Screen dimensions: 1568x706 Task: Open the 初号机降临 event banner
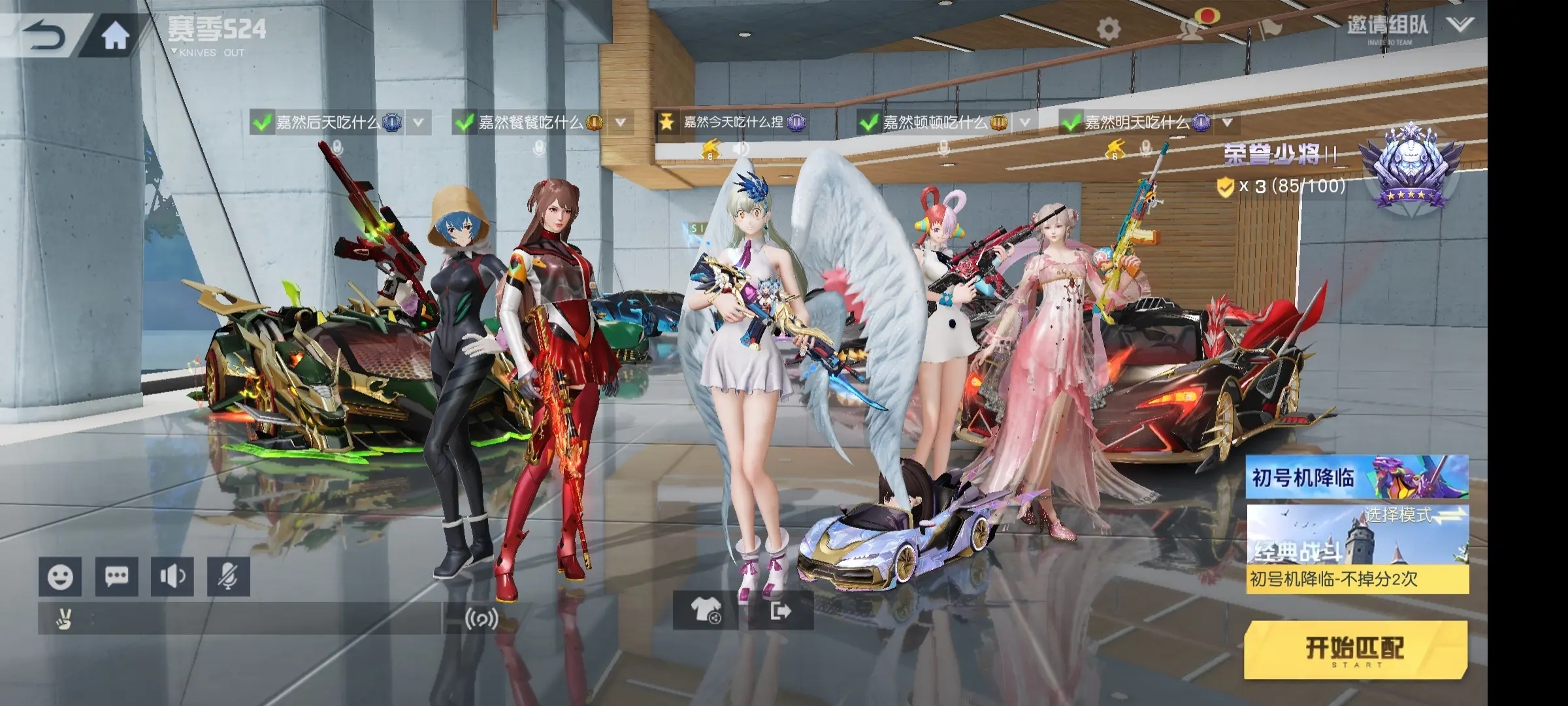[1356, 477]
